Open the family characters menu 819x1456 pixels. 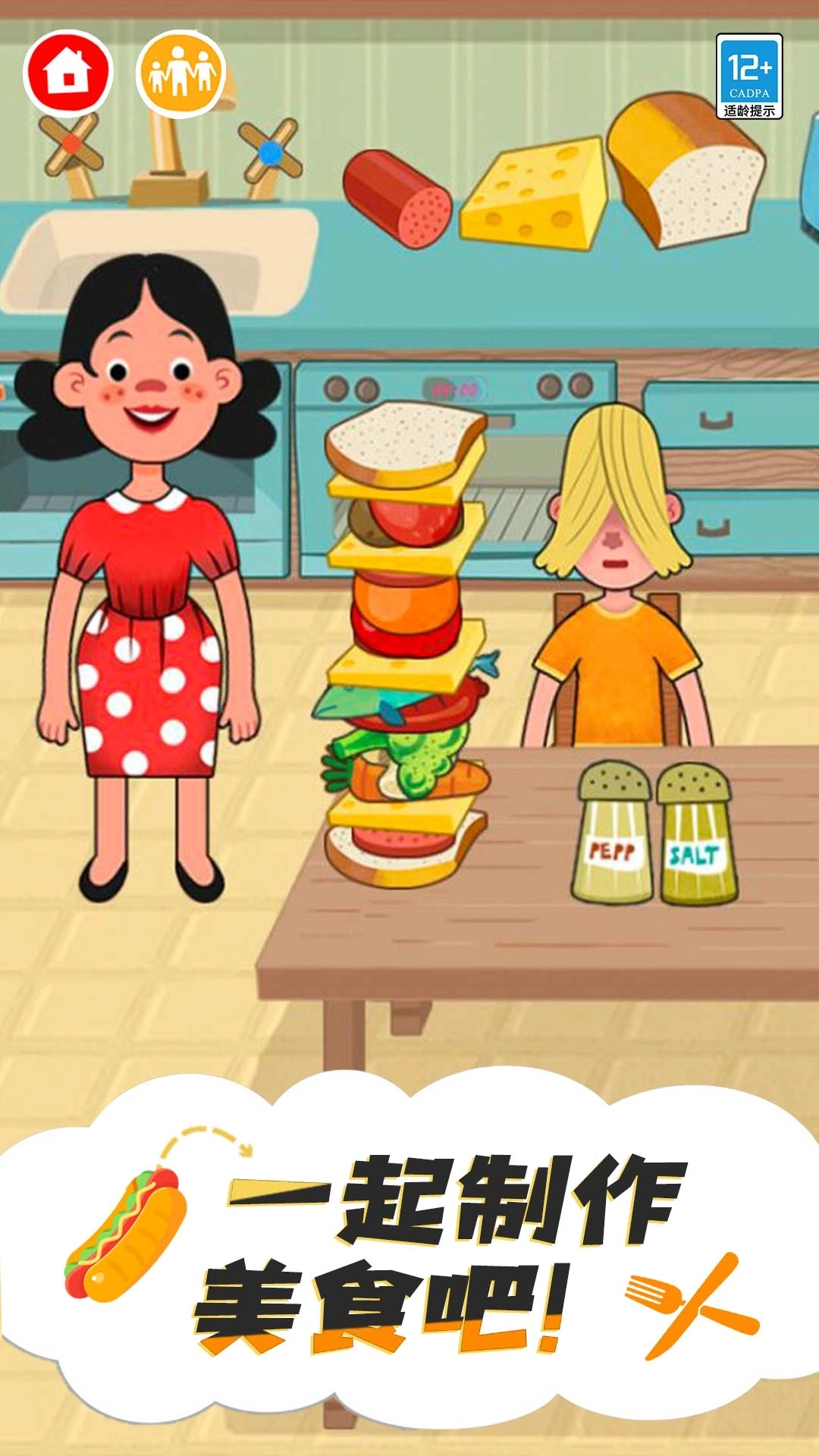[181, 73]
